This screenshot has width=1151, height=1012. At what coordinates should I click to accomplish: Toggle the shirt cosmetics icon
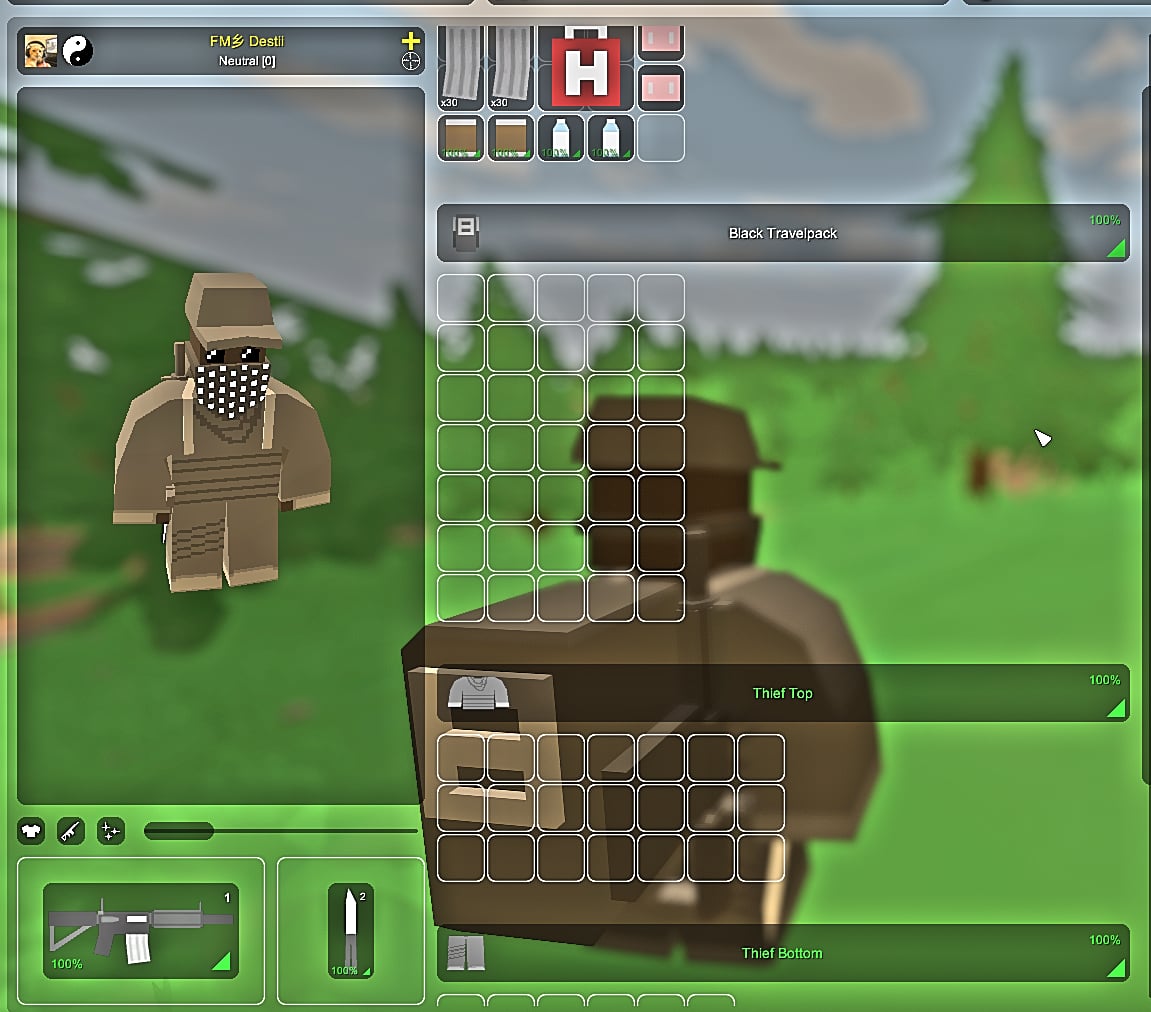tap(31, 830)
